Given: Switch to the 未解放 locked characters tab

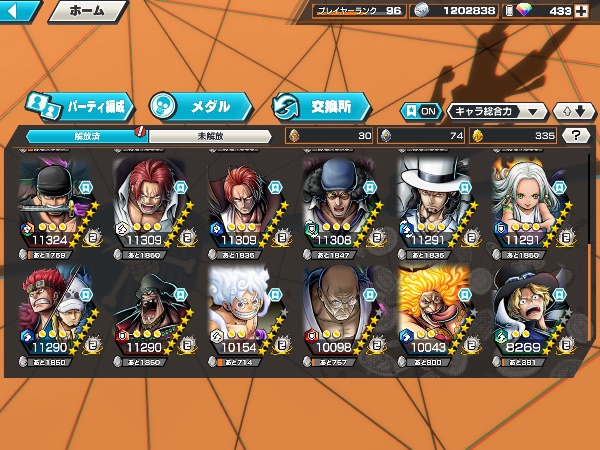Looking at the screenshot, I should (x=210, y=135).
